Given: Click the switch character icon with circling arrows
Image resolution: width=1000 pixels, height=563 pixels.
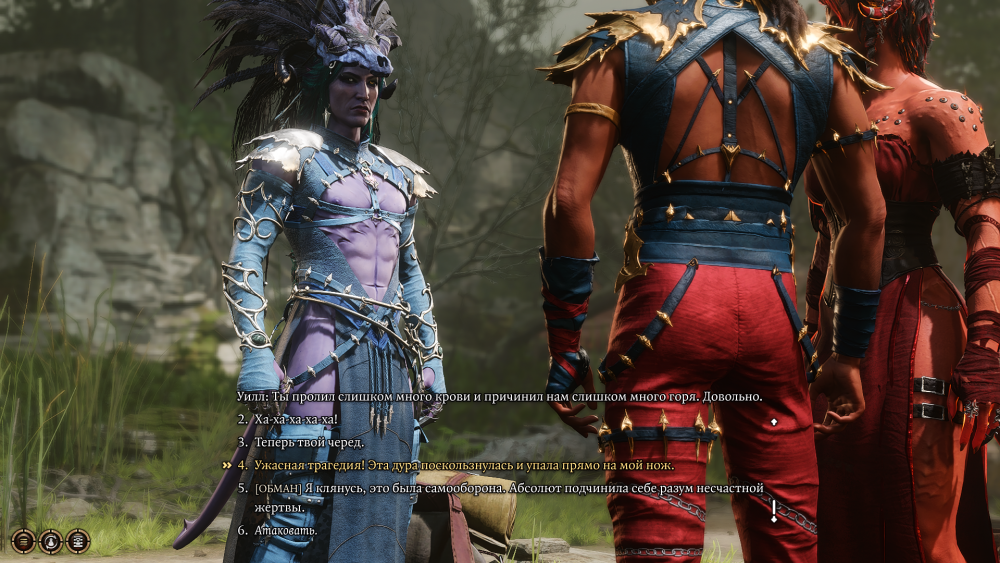Looking at the screenshot, I should 50,541.
